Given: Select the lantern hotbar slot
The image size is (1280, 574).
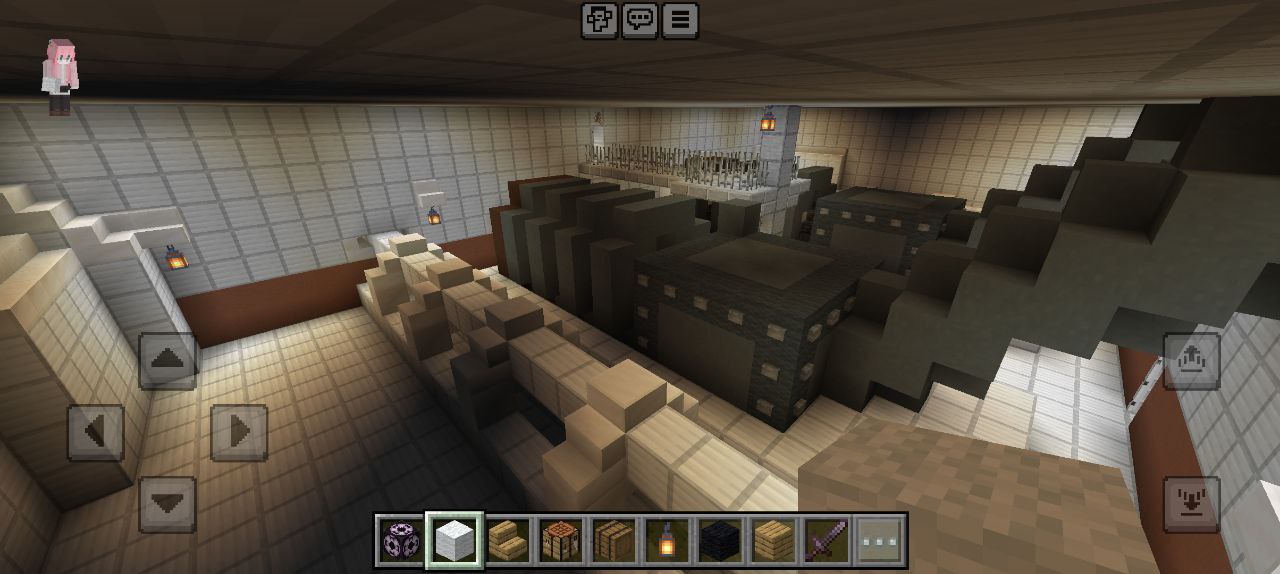Looking at the screenshot, I should (667, 541).
